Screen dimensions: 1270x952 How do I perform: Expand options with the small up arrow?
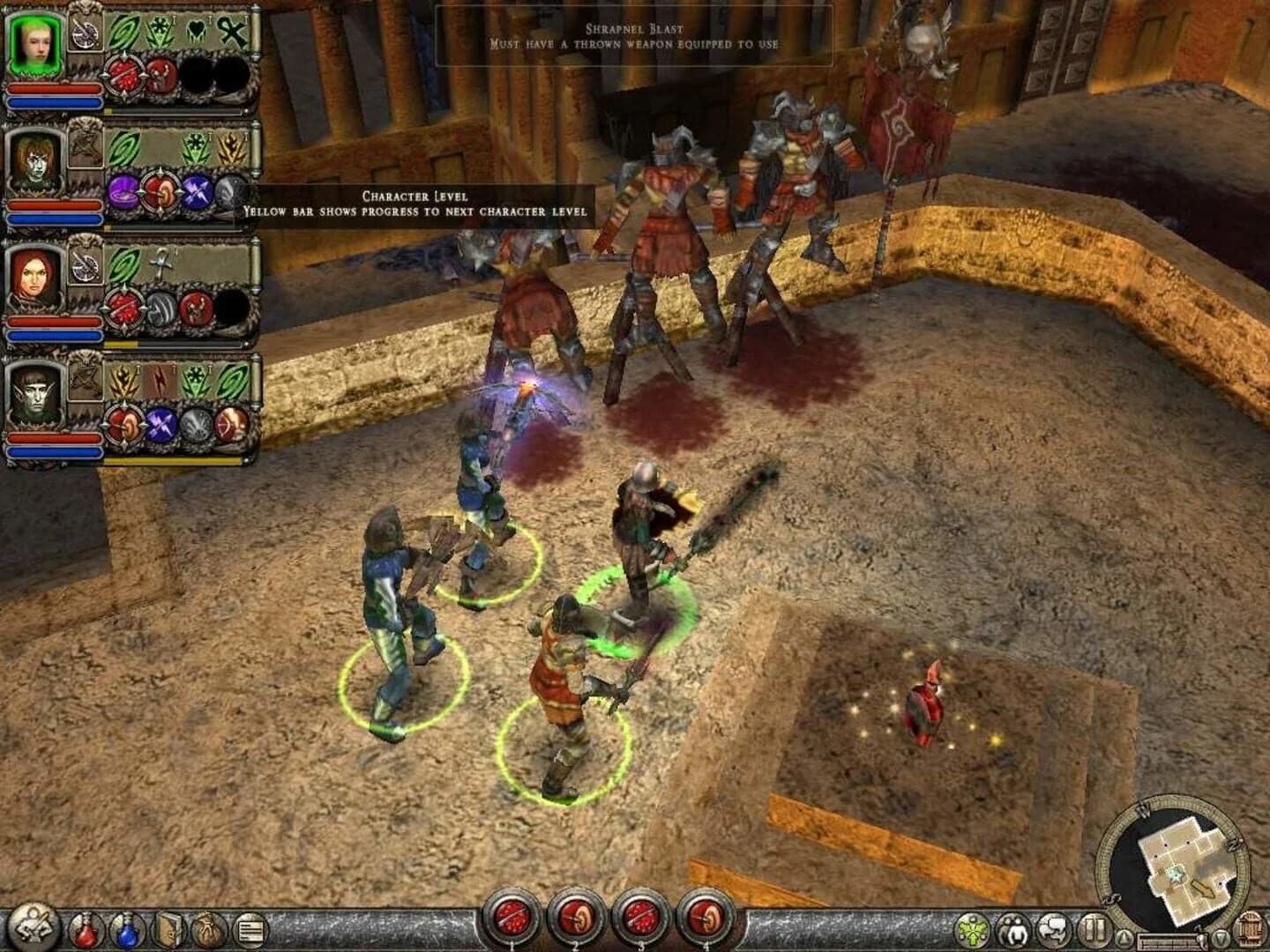tap(1124, 938)
